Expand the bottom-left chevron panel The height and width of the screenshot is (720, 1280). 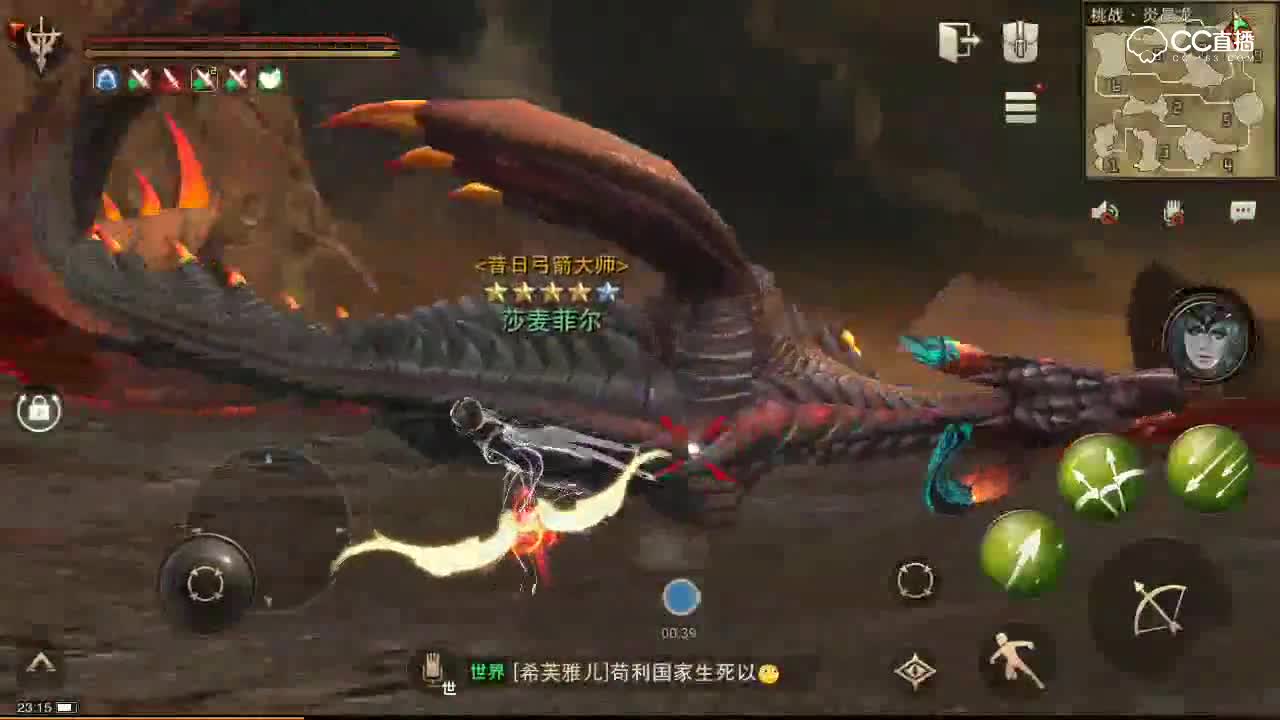click(40, 662)
